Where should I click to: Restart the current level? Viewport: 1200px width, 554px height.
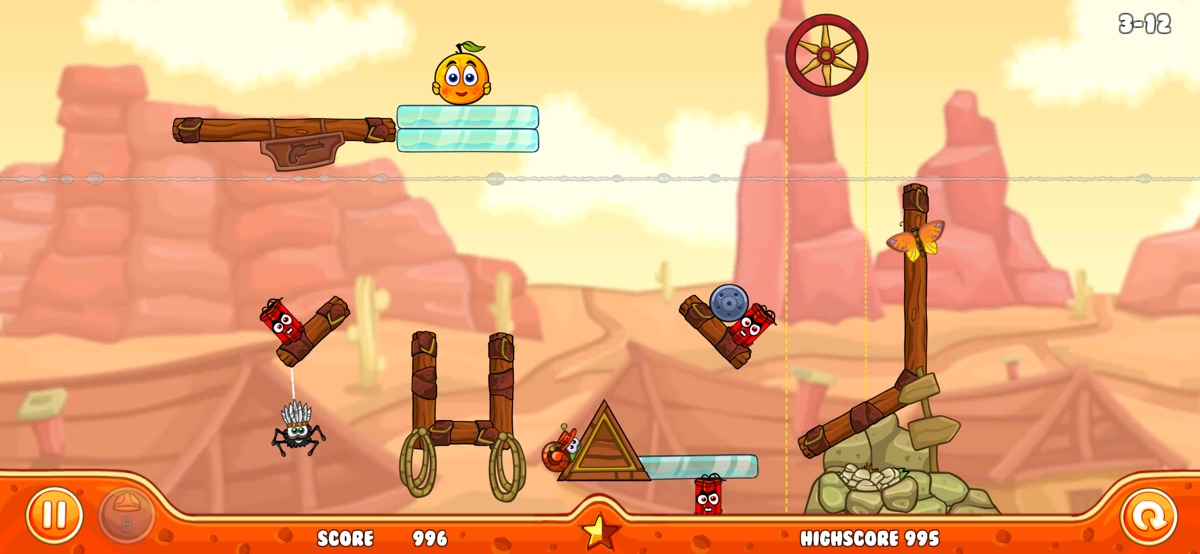(1148, 516)
